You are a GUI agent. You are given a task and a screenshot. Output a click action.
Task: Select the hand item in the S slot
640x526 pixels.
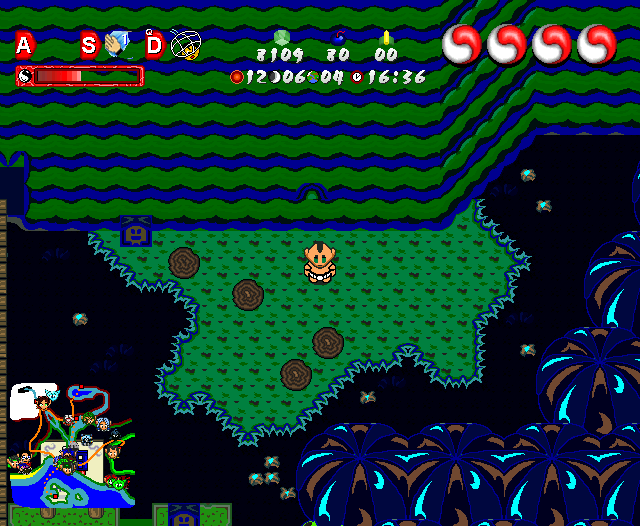pos(117,44)
